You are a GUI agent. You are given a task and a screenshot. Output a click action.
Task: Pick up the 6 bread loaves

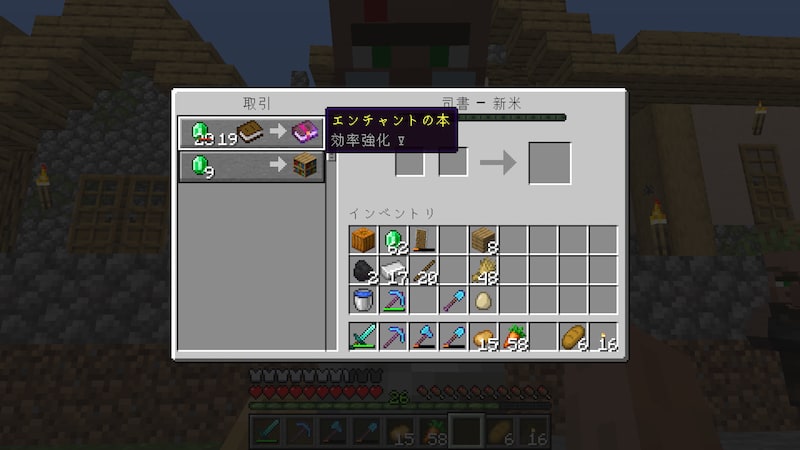coord(573,337)
